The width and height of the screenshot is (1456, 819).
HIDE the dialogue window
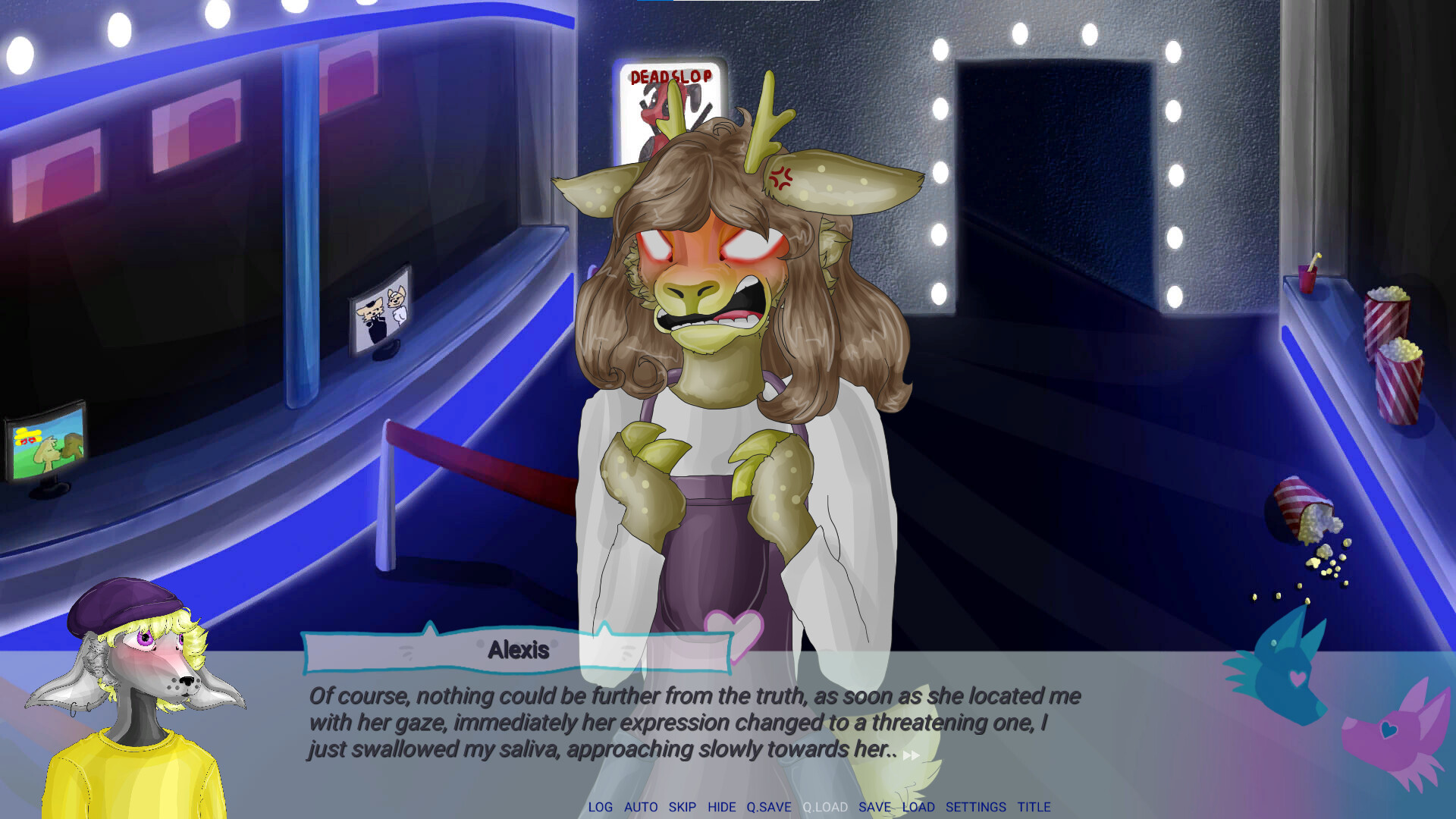720,807
